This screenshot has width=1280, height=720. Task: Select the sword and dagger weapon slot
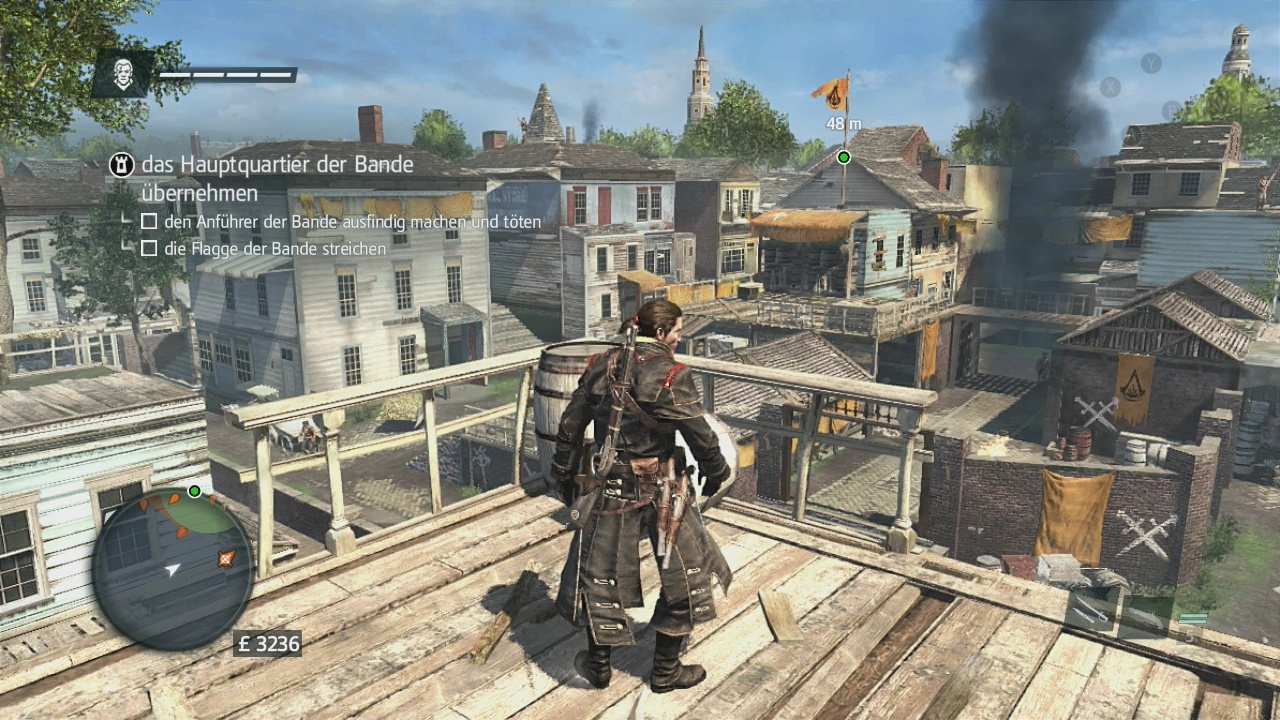click(x=1089, y=608)
